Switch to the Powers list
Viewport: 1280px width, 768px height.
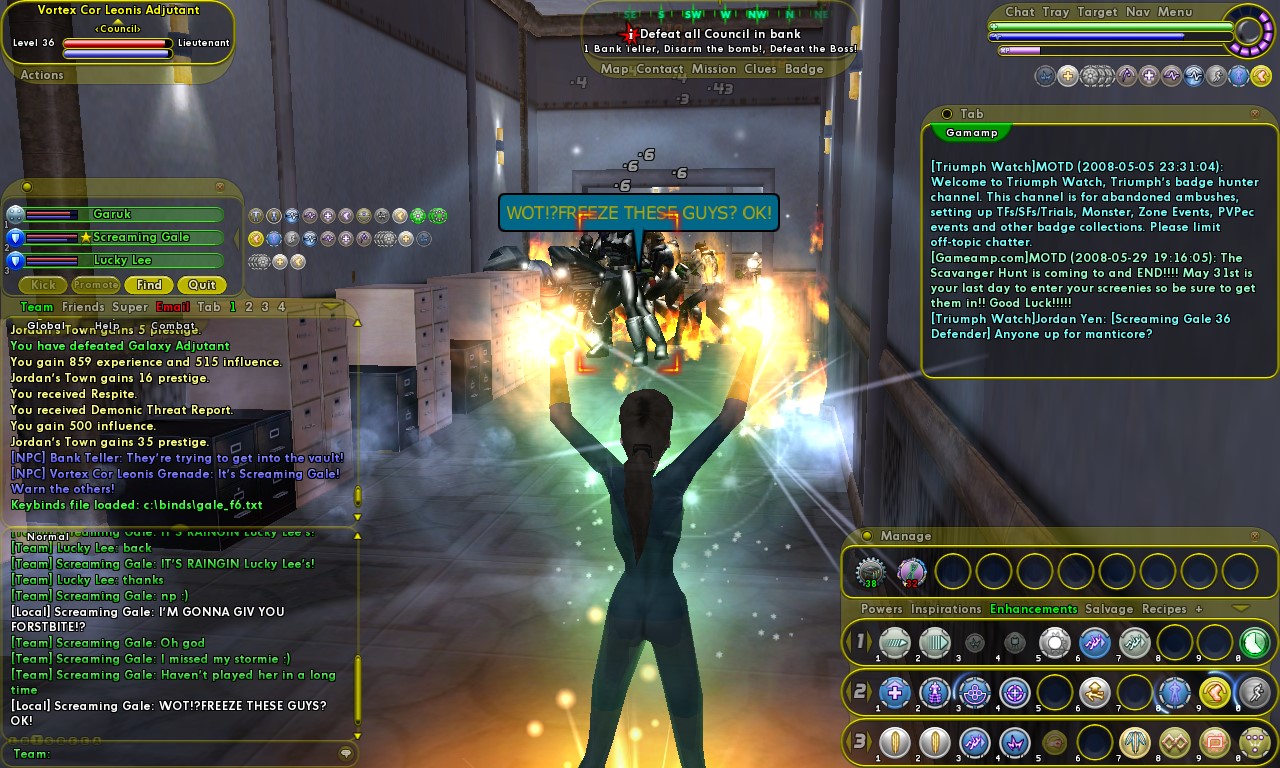(x=881, y=609)
